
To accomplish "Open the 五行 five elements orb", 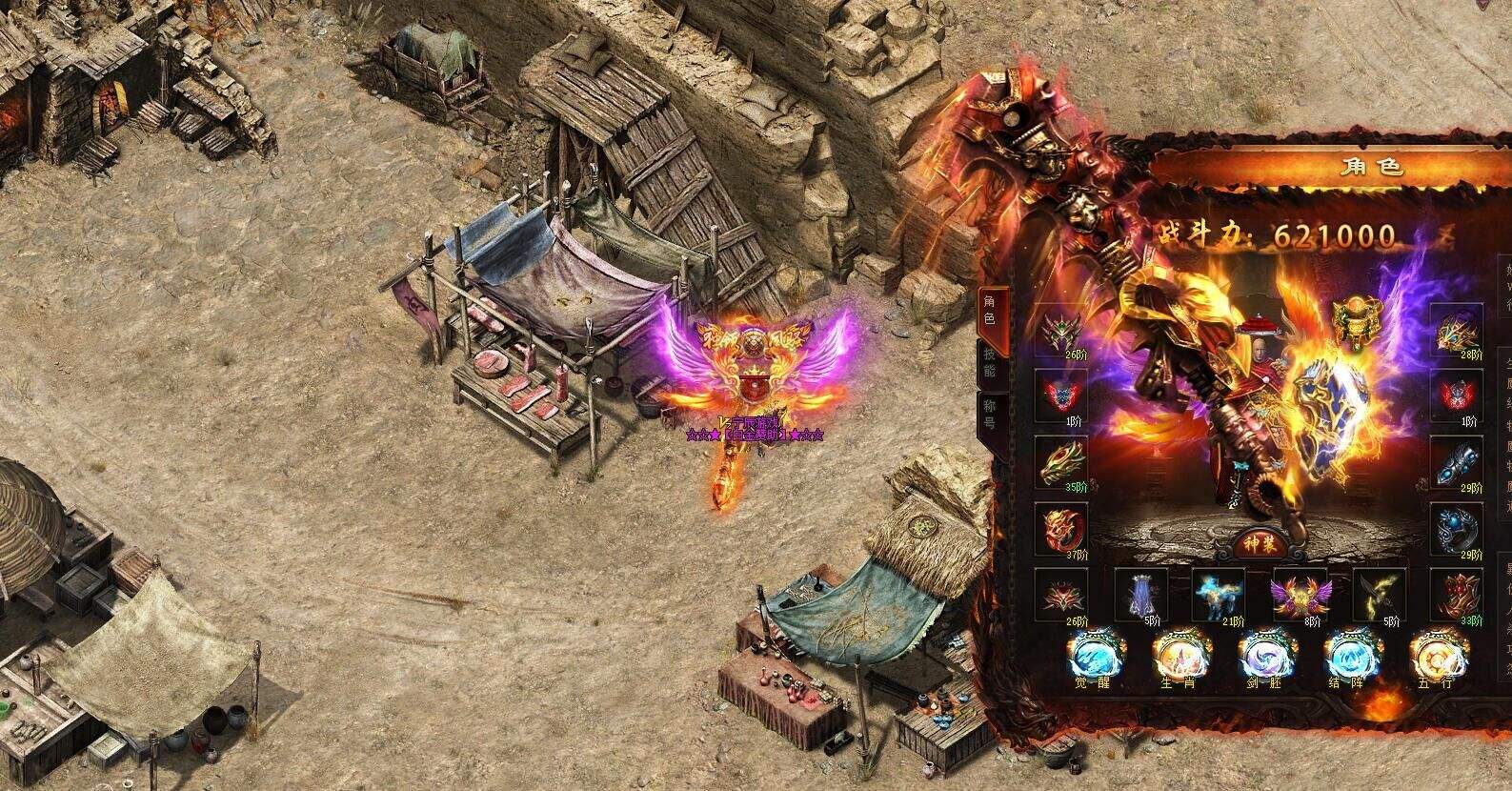I will click(1433, 657).
